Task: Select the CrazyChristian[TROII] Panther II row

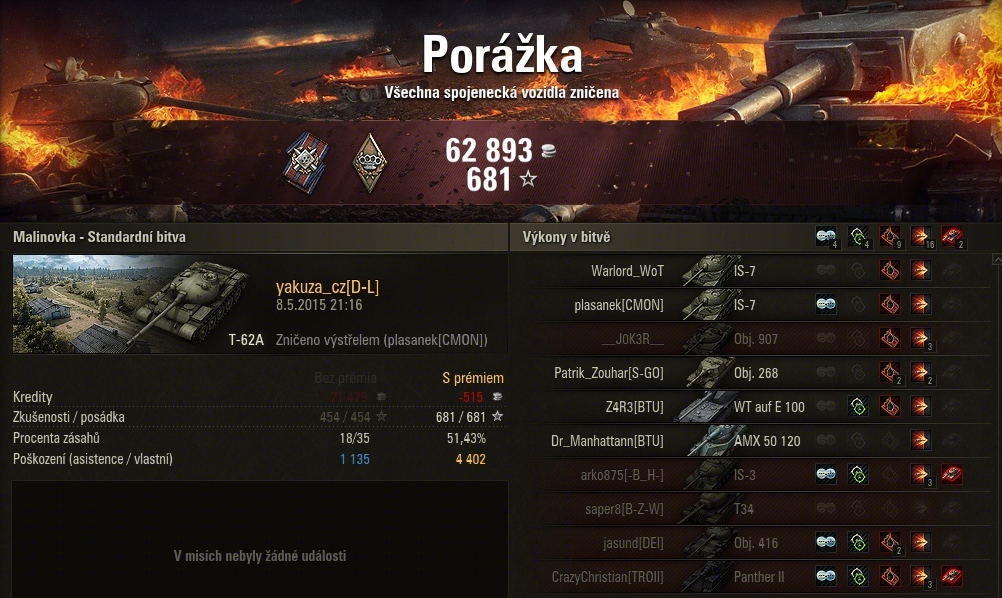Action: (607, 577)
